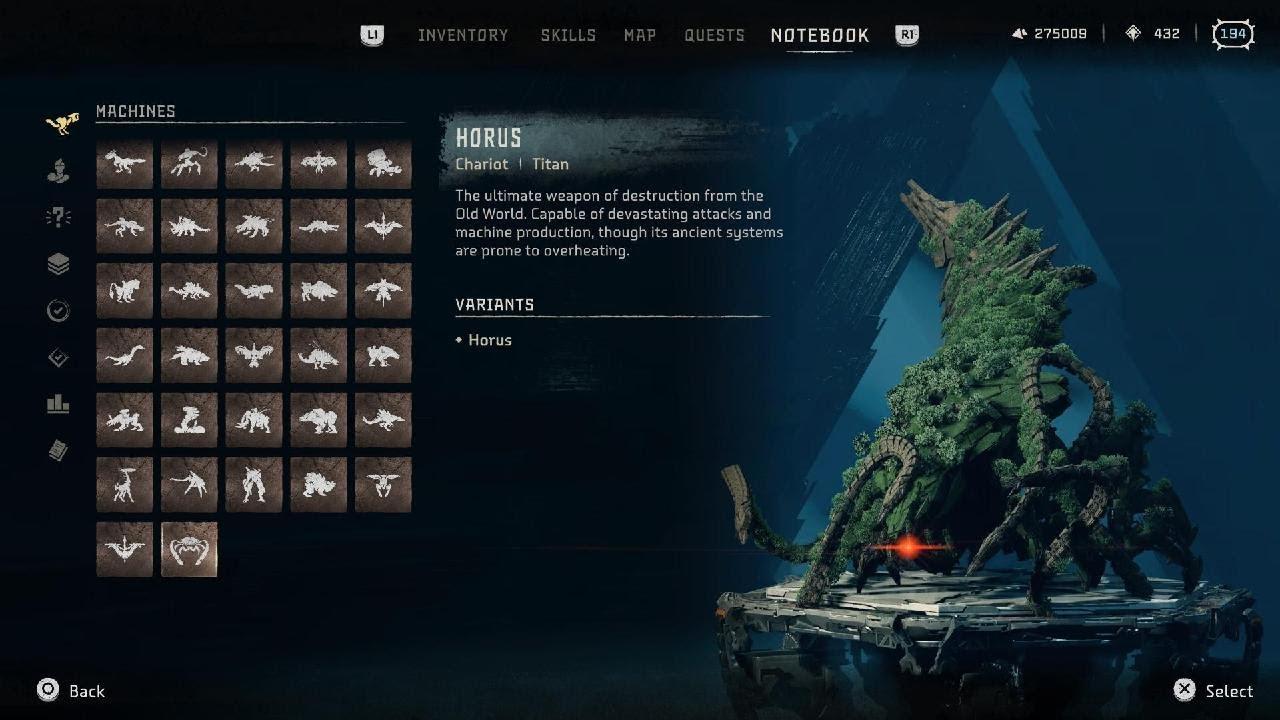Screen dimensions: 1280x720
Task: Open the question mark category in the sidebar
Action: coord(59,218)
